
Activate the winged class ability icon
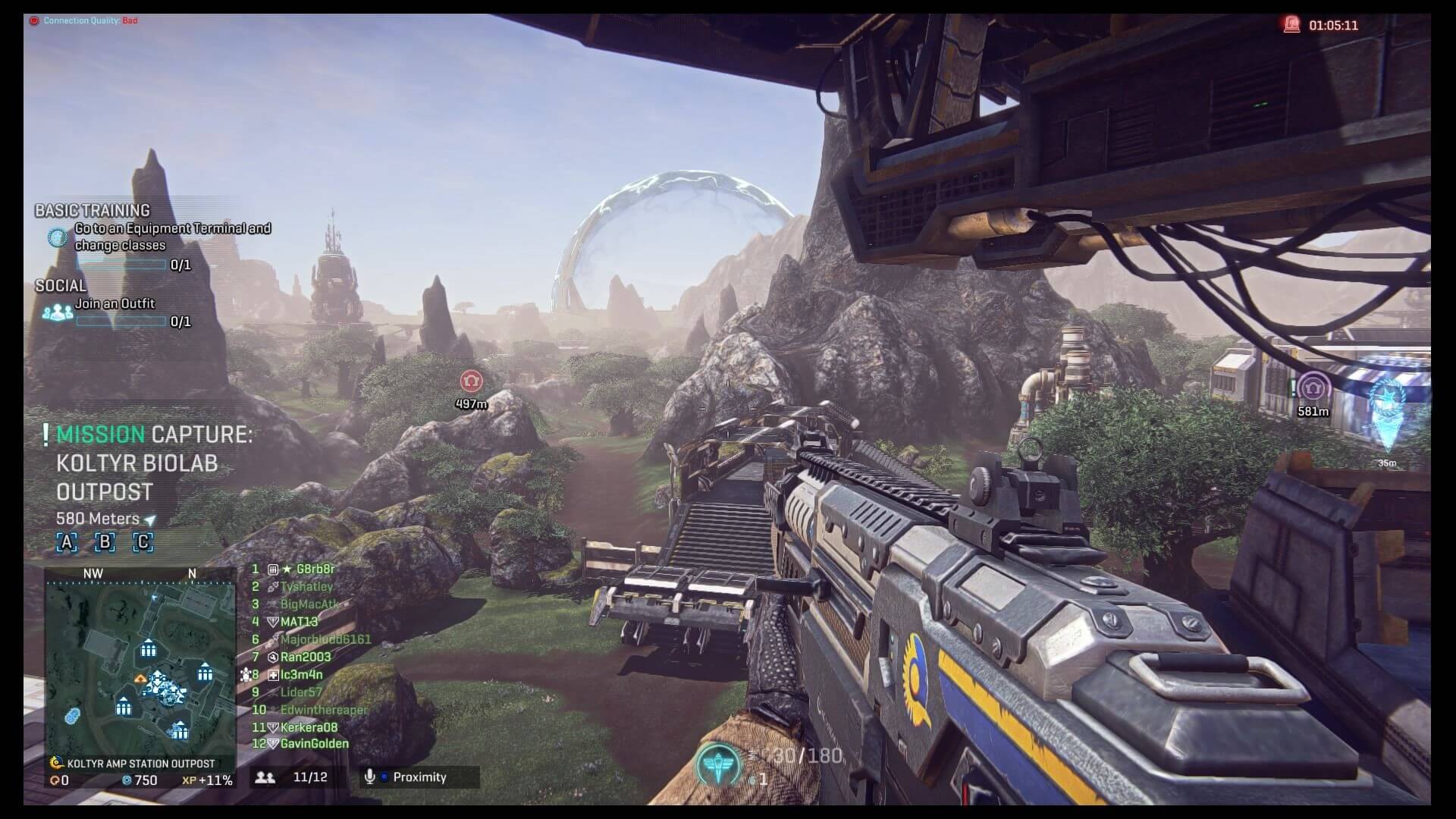[x=717, y=765]
